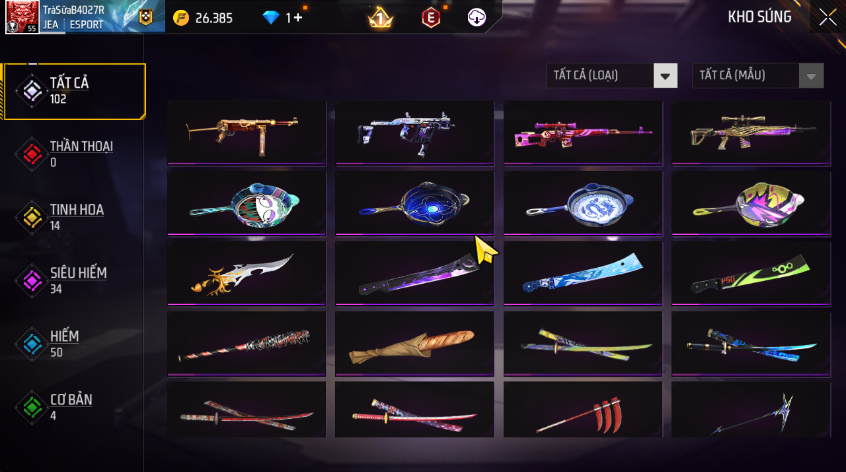
Task: Open the TINH HOA rarity tab
Action: [74, 217]
